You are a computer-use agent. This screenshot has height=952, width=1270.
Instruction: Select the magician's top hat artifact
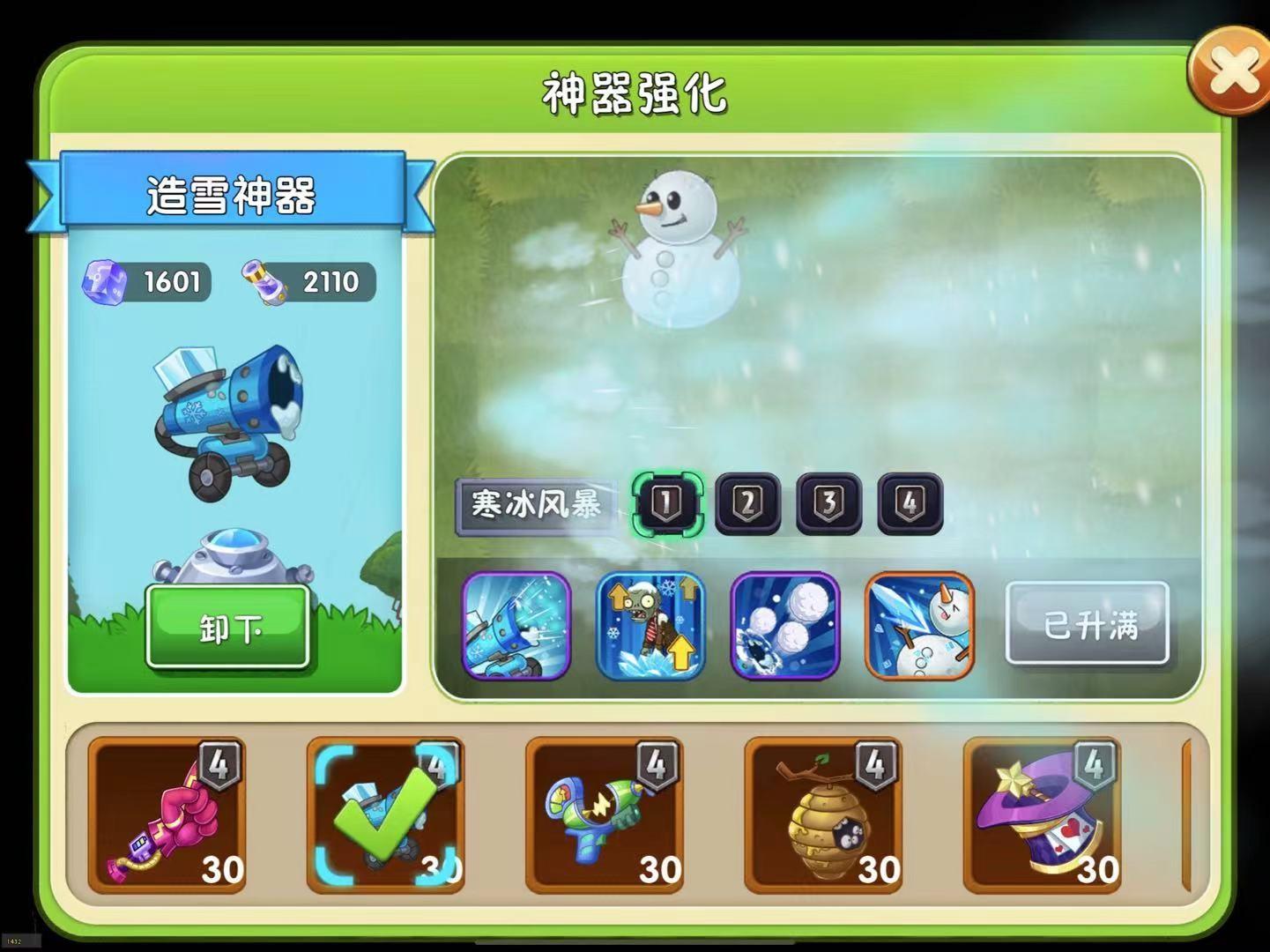[x=1043, y=815]
